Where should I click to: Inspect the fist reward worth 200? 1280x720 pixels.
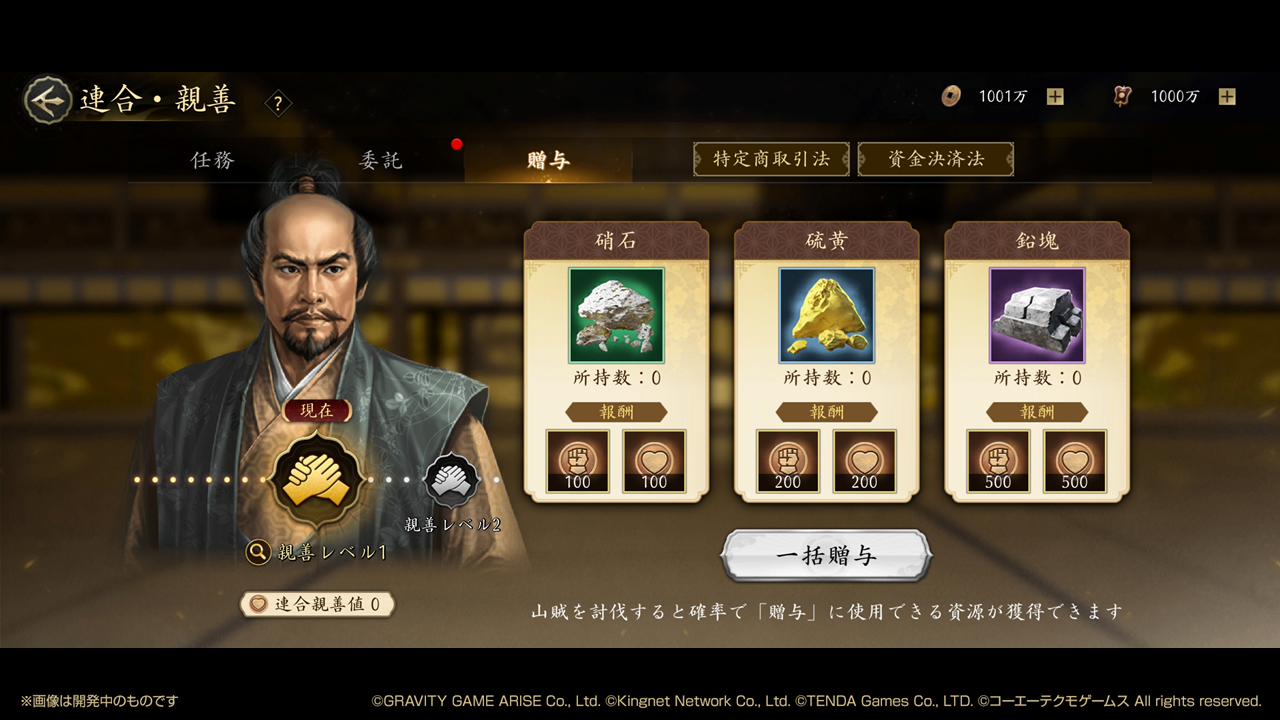point(788,462)
